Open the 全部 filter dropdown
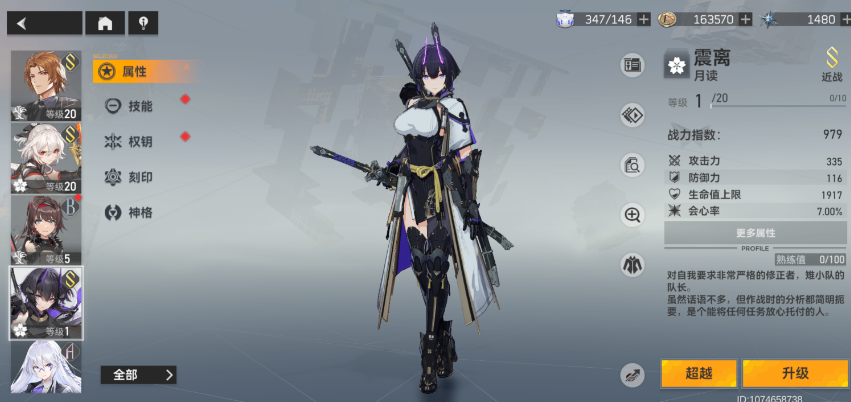Image resolution: width=851 pixels, height=402 pixels. (138, 375)
